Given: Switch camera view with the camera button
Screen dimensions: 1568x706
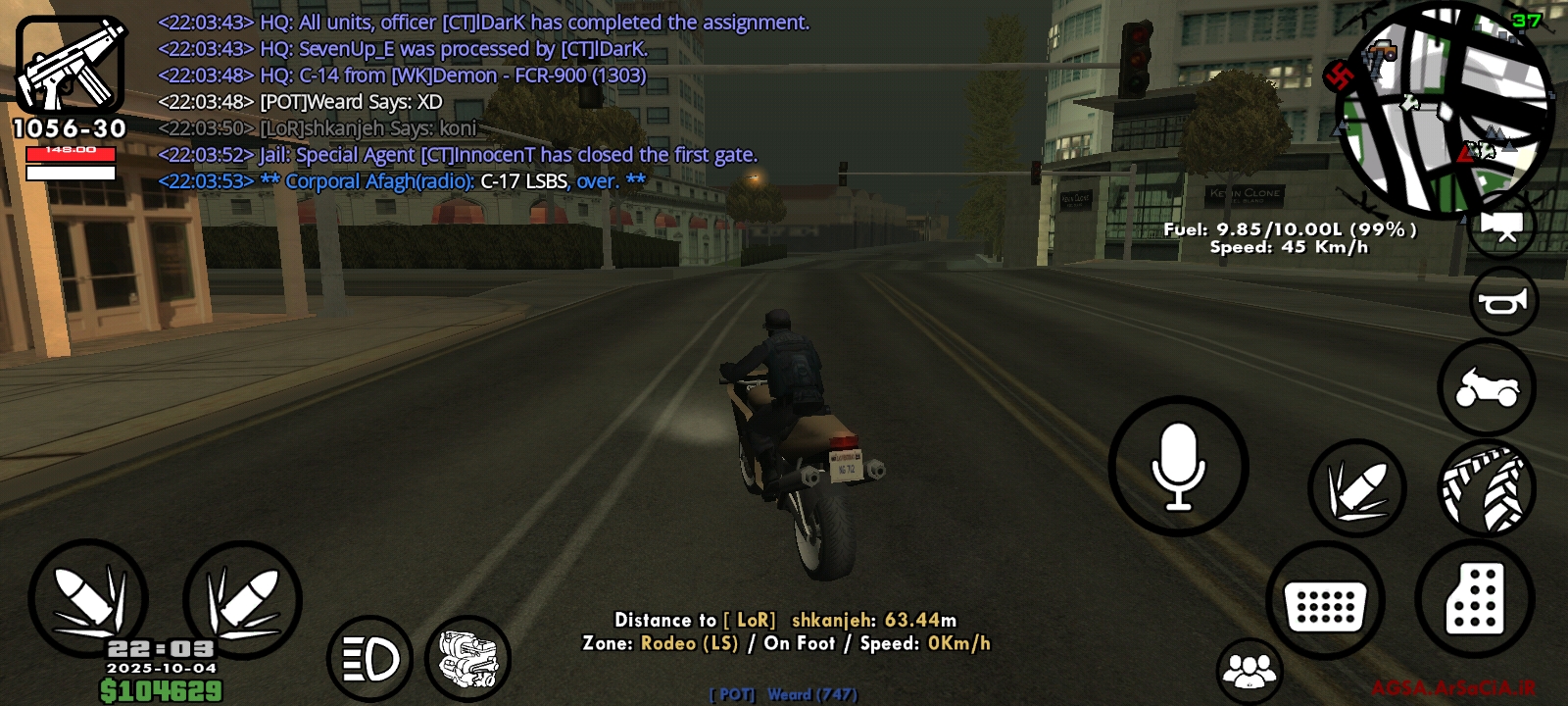Looking at the screenshot, I should pyautogui.click(x=1502, y=226).
